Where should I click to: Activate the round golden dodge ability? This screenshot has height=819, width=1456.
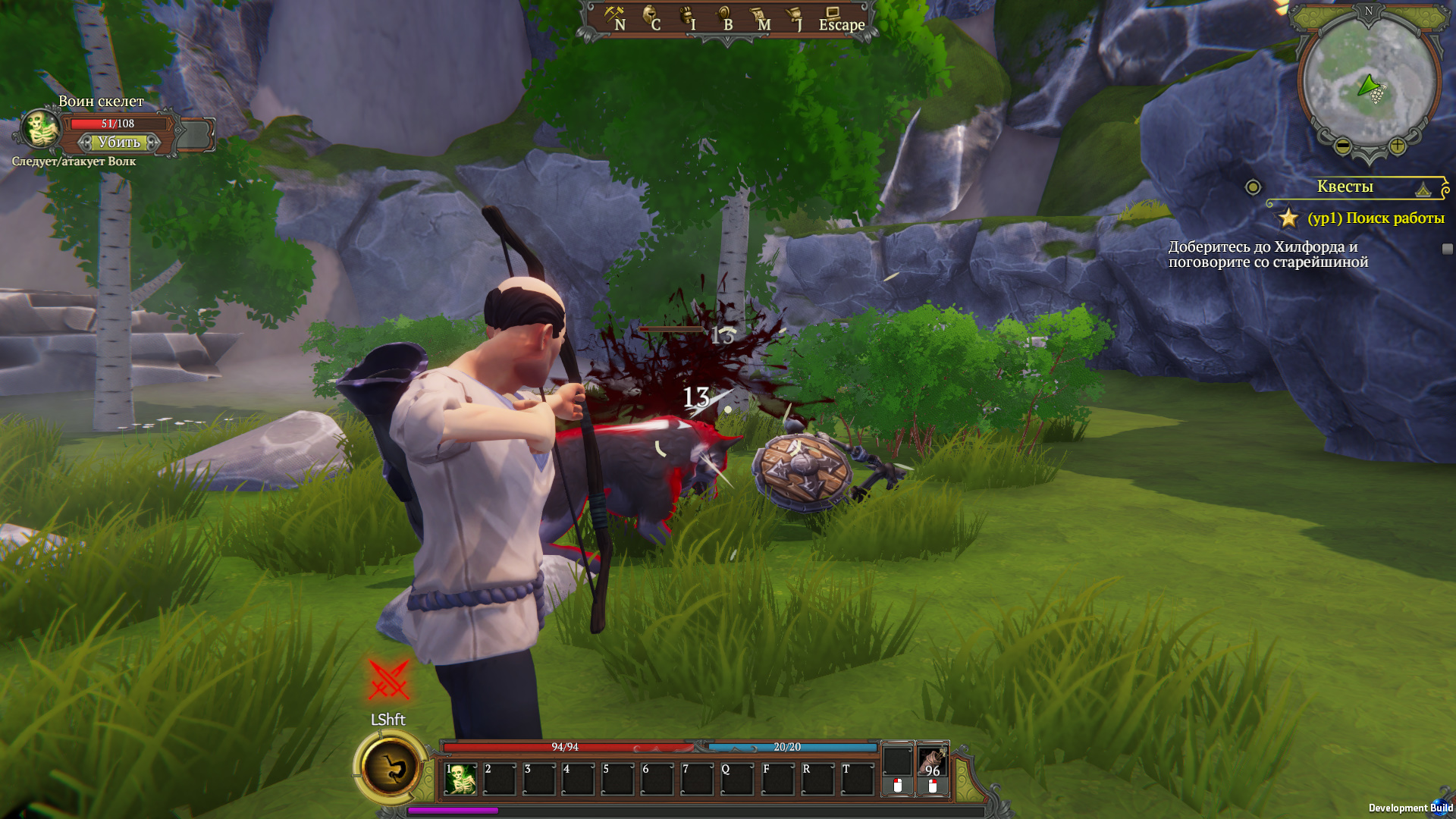click(x=391, y=768)
